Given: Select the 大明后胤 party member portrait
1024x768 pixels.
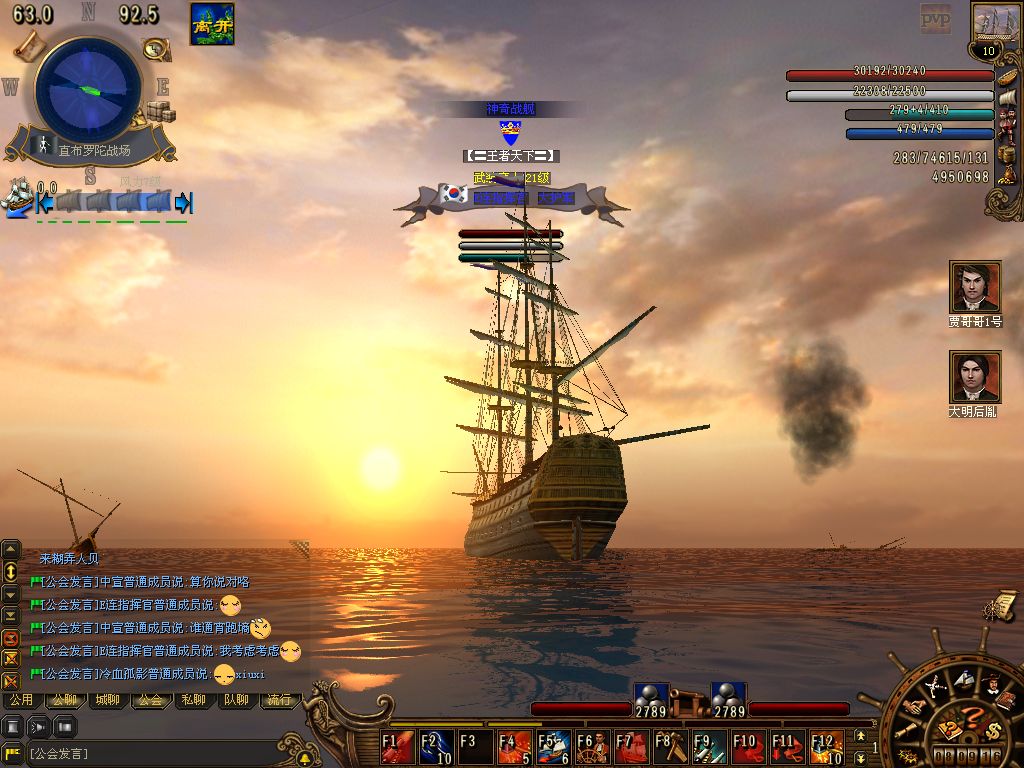Looking at the screenshot, I should pos(975,377).
